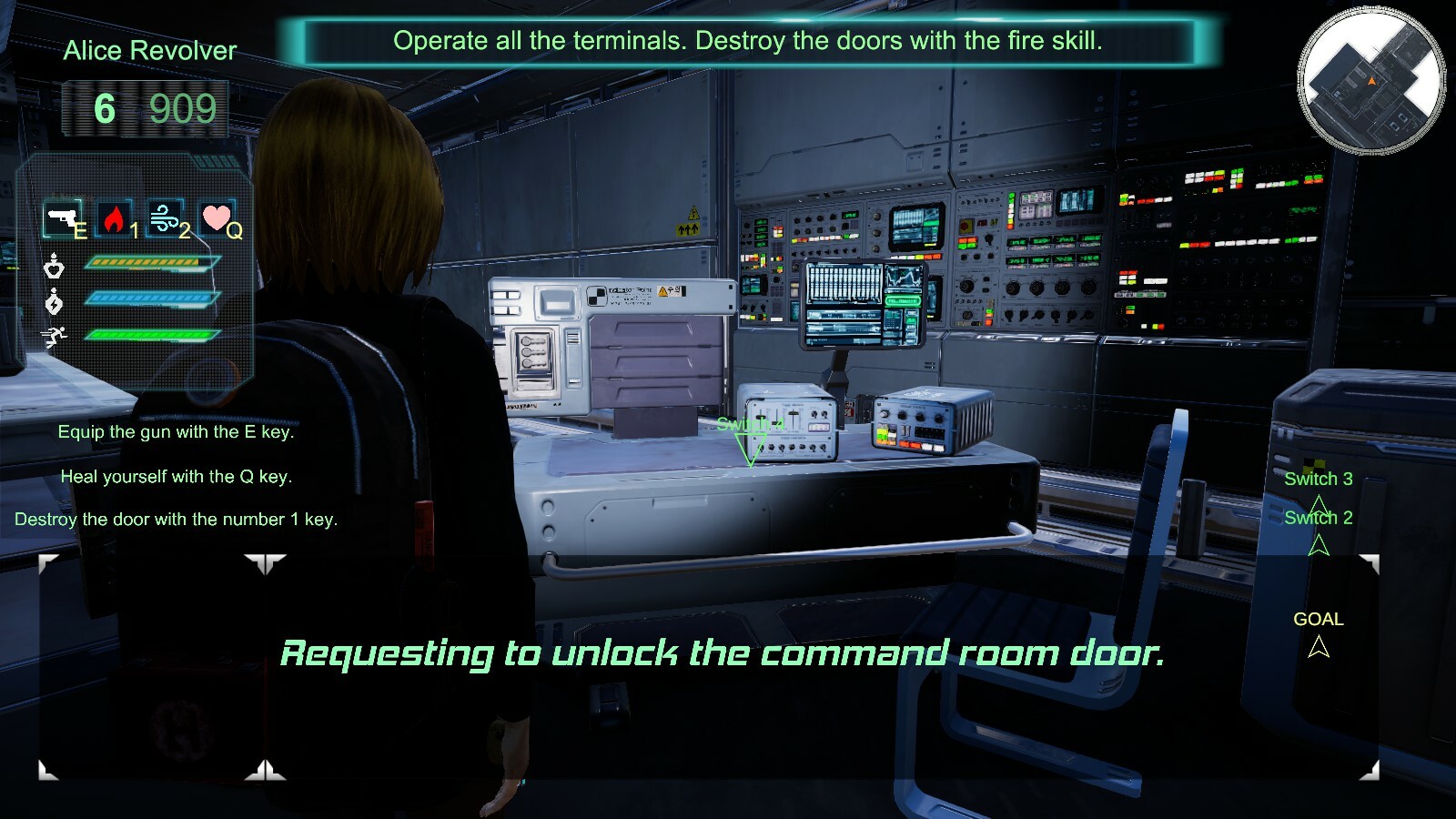Image resolution: width=1456 pixels, height=819 pixels.
Task: Click the health potion icon beside the yellow bar
Action: [55, 268]
